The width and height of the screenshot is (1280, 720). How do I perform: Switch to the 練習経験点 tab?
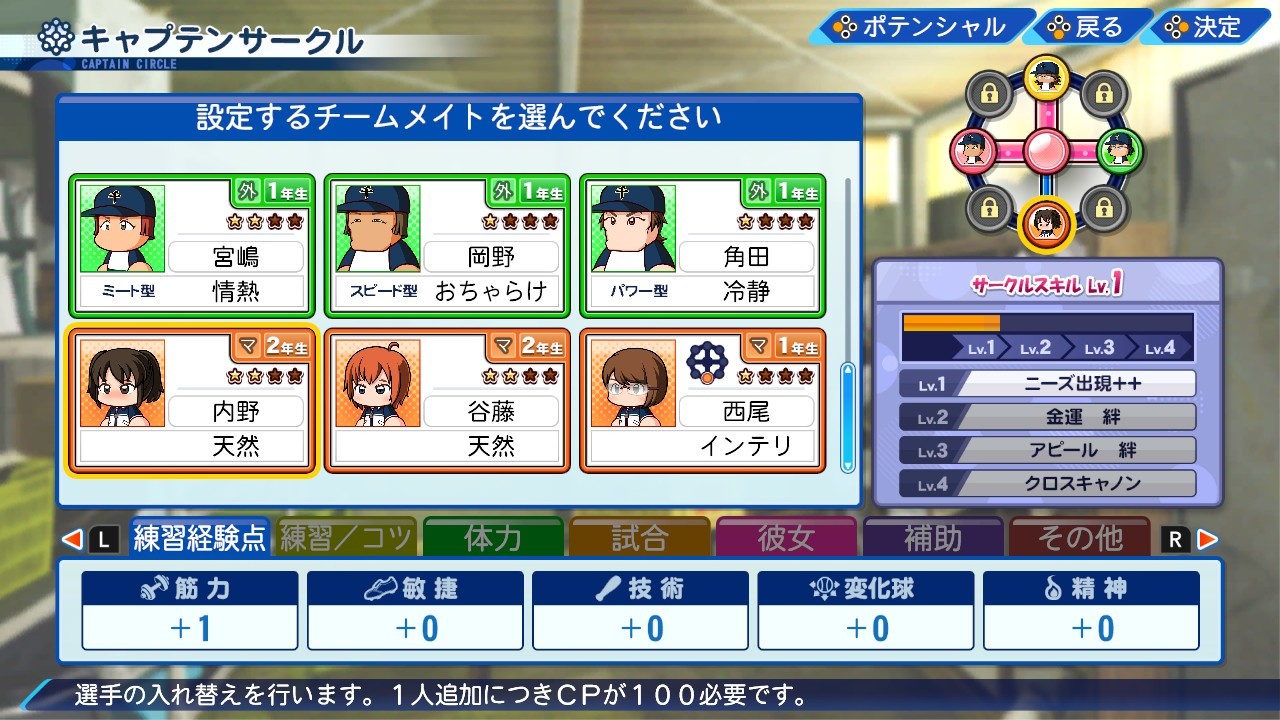[x=200, y=538]
